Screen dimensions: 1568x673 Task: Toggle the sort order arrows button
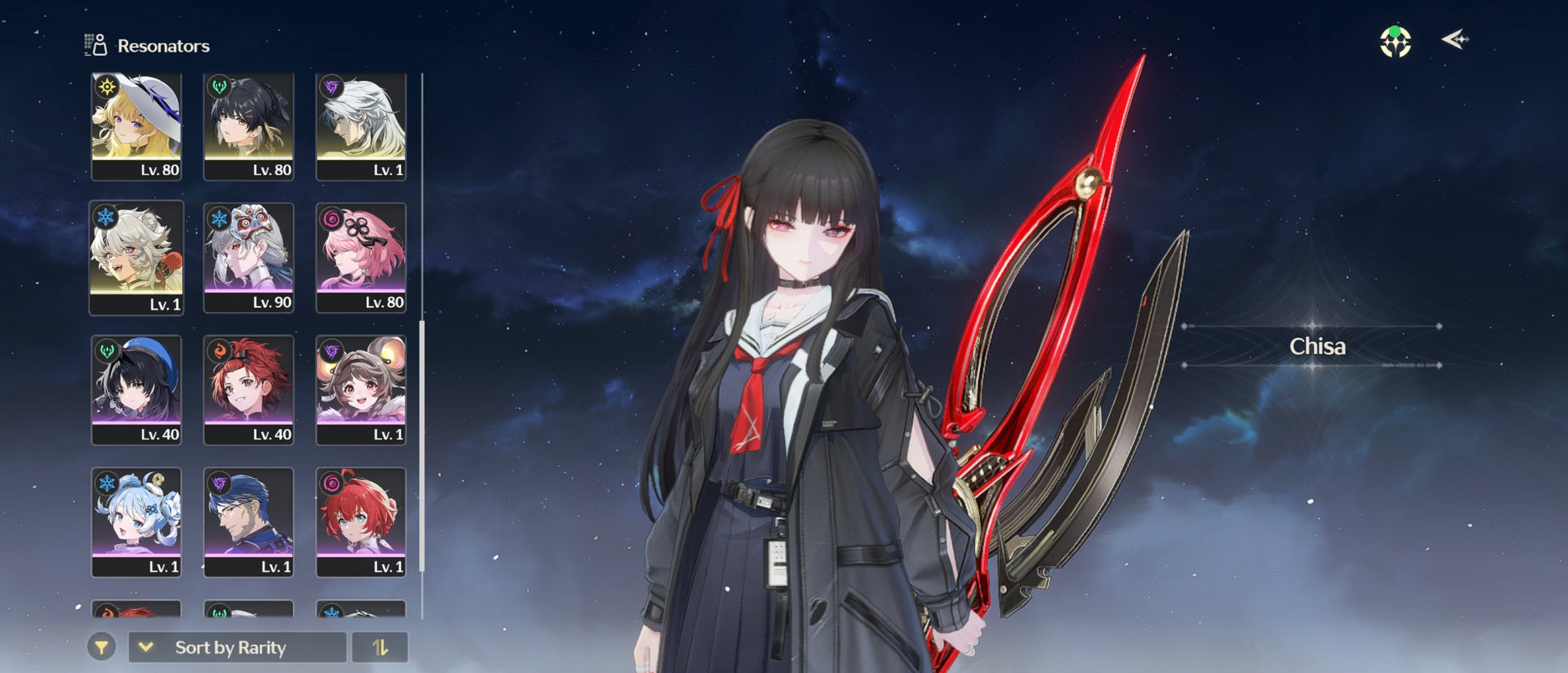(380, 647)
